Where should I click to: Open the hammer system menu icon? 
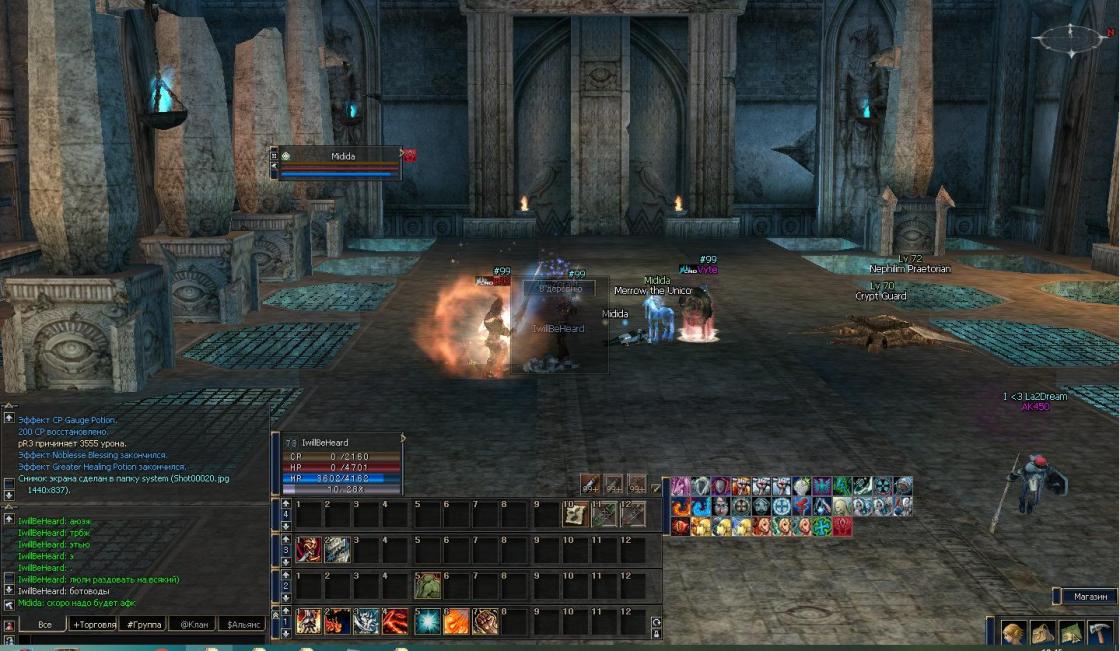pyautogui.click(x=1100, y=633)
